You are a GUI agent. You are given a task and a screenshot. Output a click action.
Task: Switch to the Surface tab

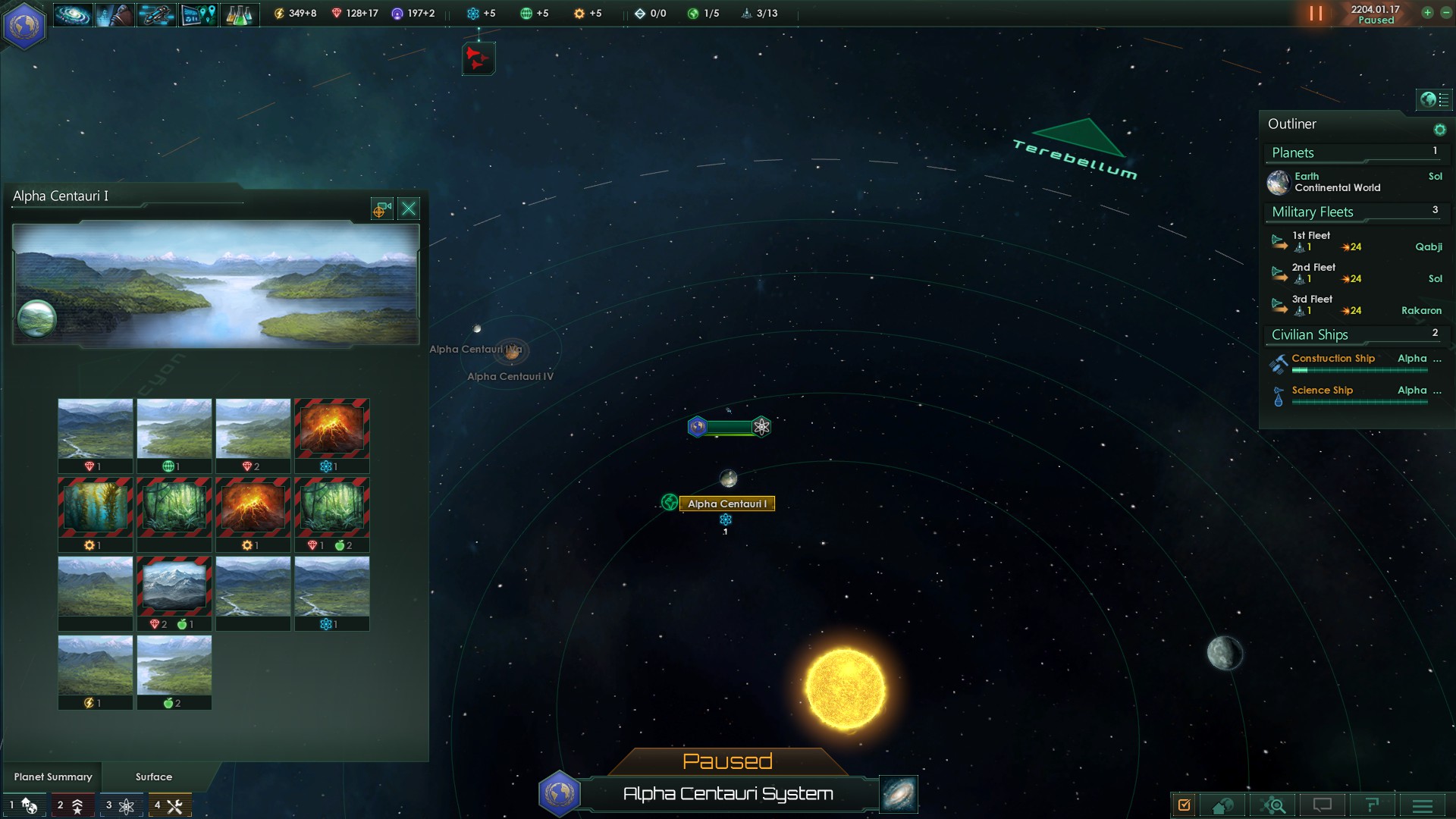[154, 777]
